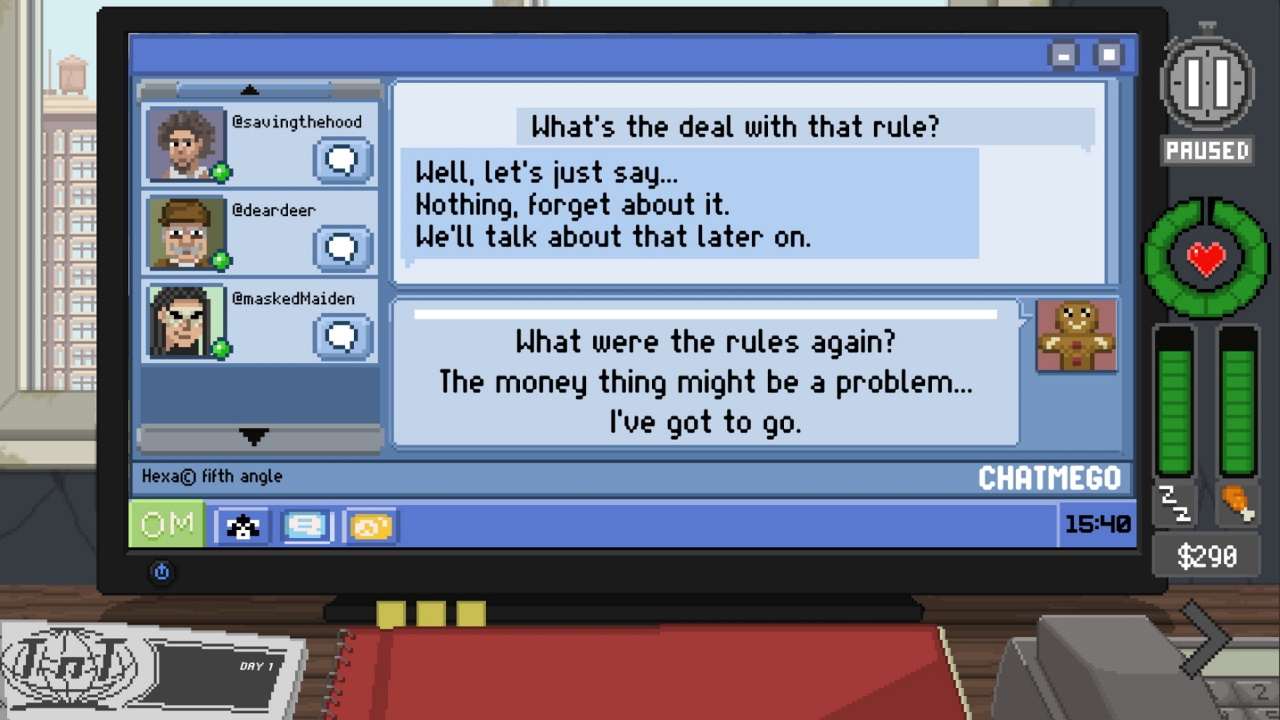Screen dimensions: 1280x720
Task: Click the green sleep gauge bar
Action: tap(1172, 410)
